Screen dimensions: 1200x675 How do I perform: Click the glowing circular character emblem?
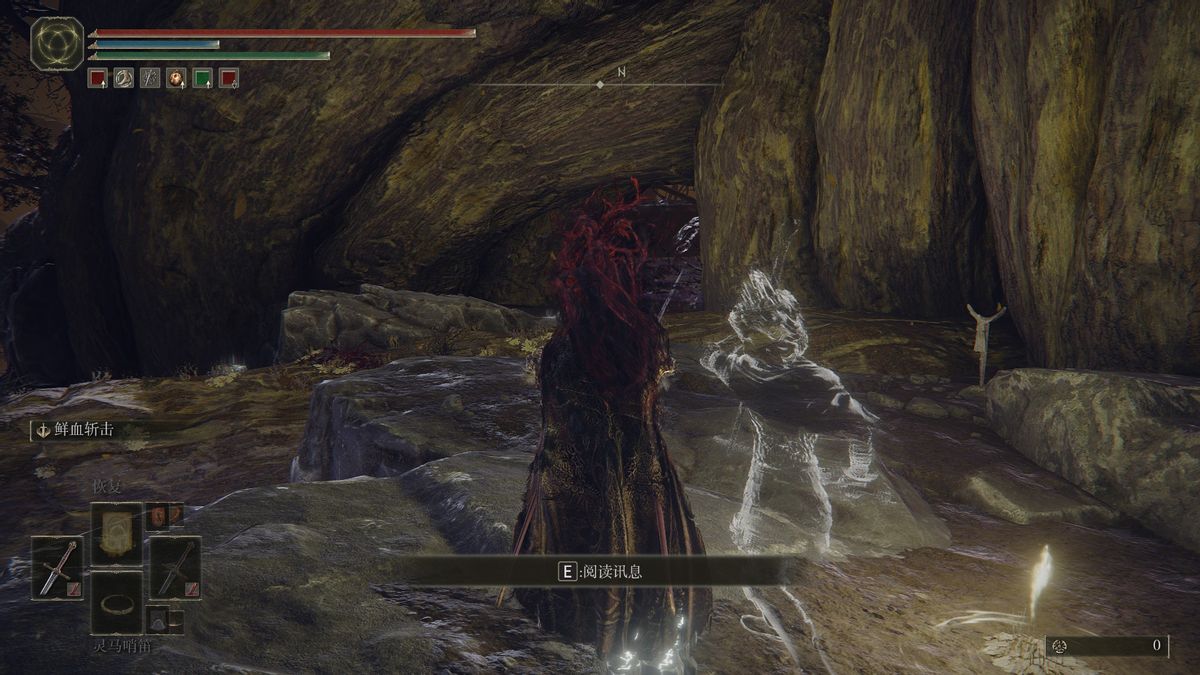pos(56,44)
